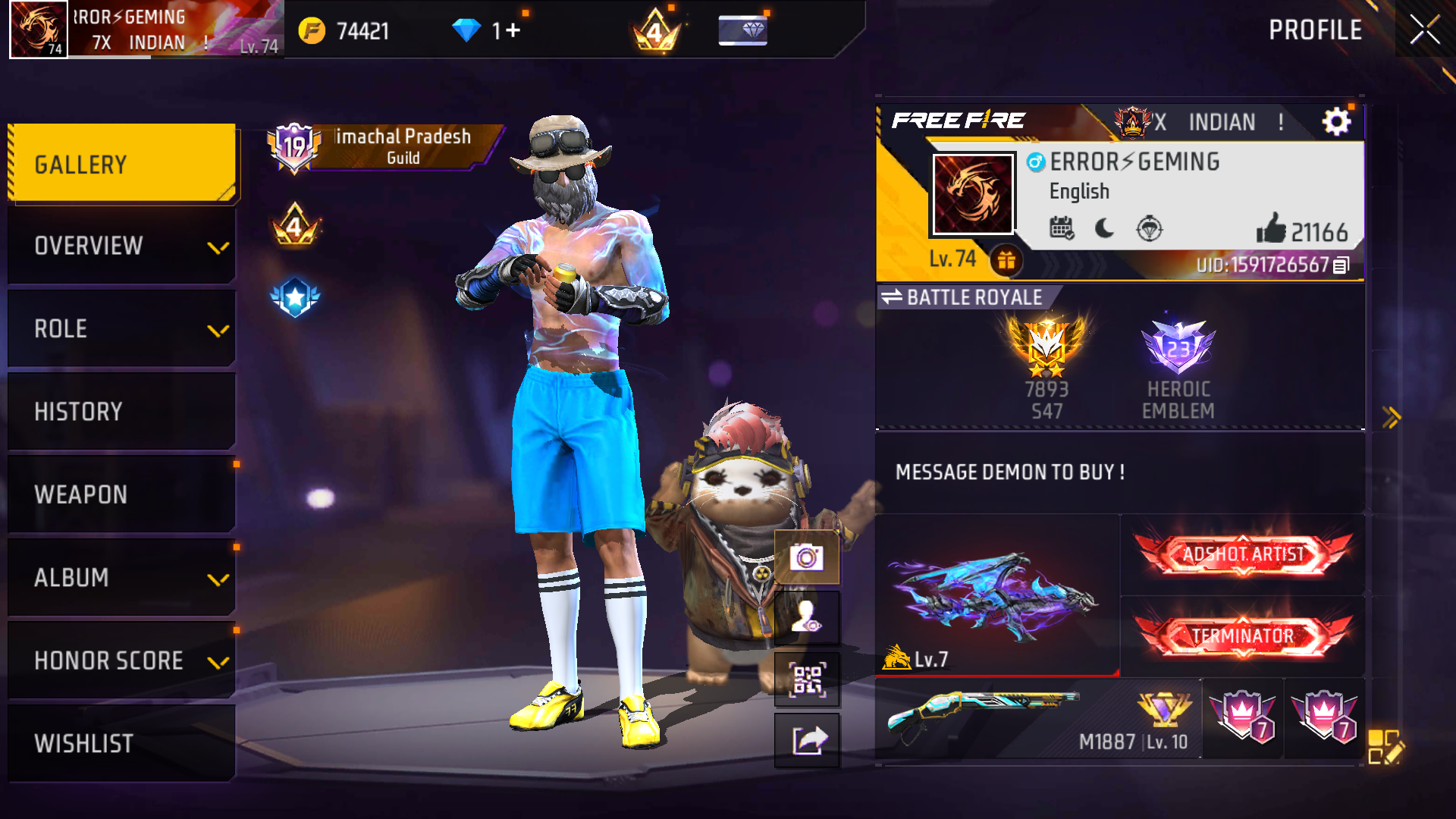
Task: Open the settings gear on the profile card
Action: (1335, 121)
